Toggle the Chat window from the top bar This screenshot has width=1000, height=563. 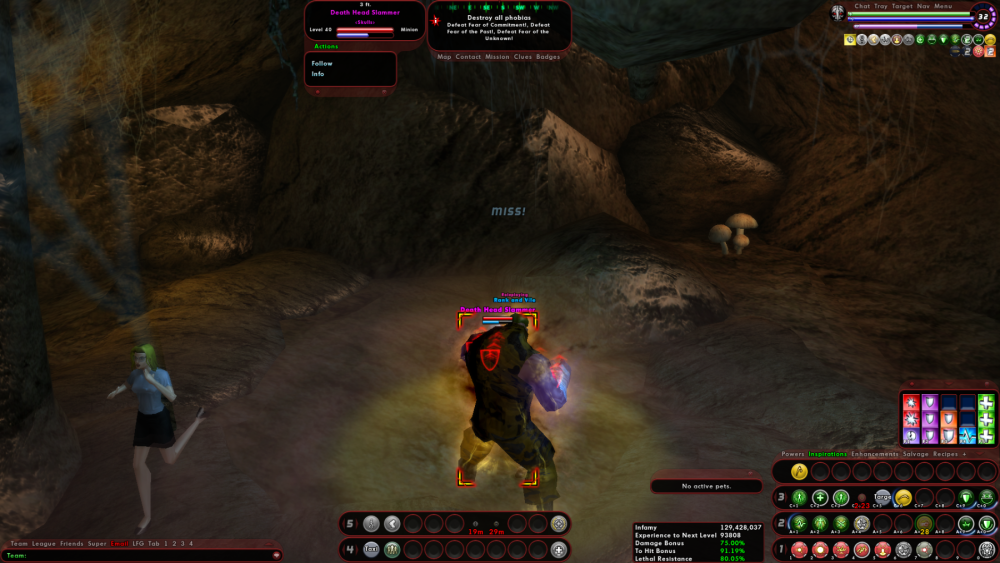[862, 6]
